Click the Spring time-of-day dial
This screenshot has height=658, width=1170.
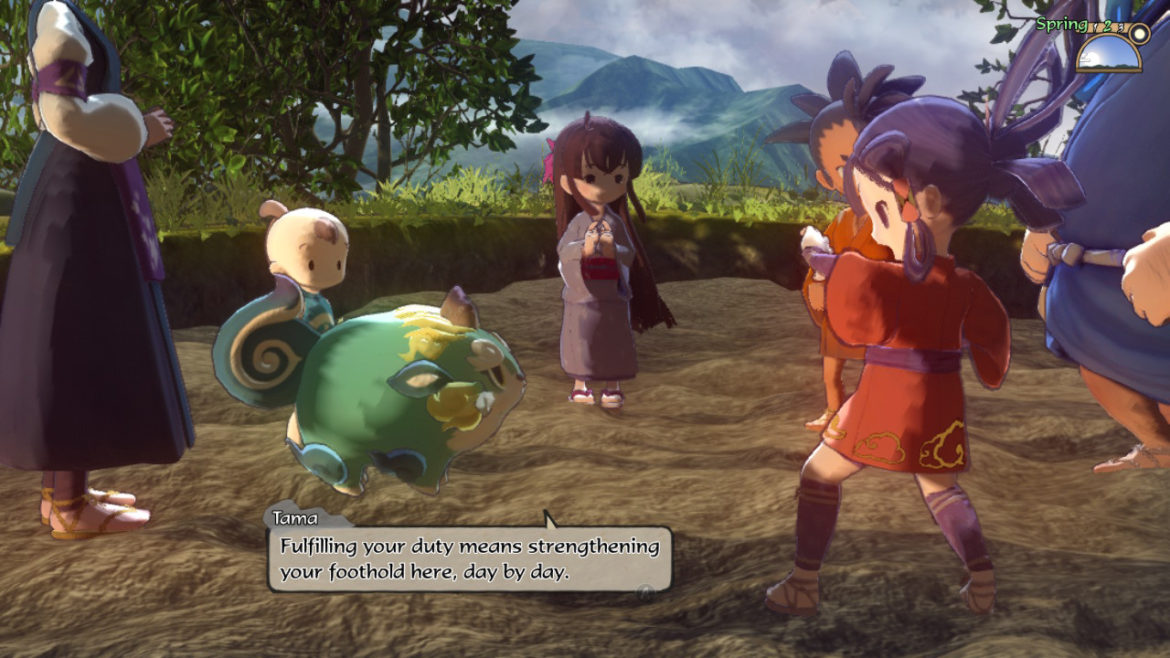[1109, 49]
